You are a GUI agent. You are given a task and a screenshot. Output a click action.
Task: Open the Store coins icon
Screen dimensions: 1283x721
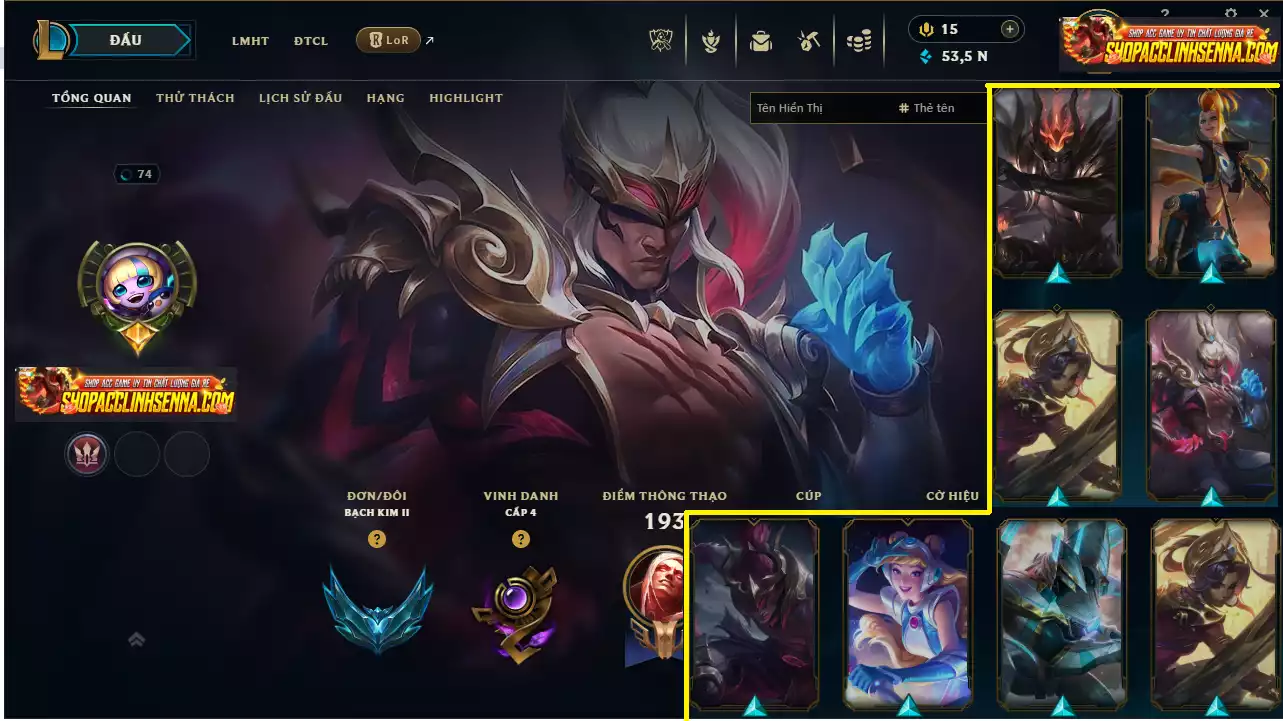point(859,41)
